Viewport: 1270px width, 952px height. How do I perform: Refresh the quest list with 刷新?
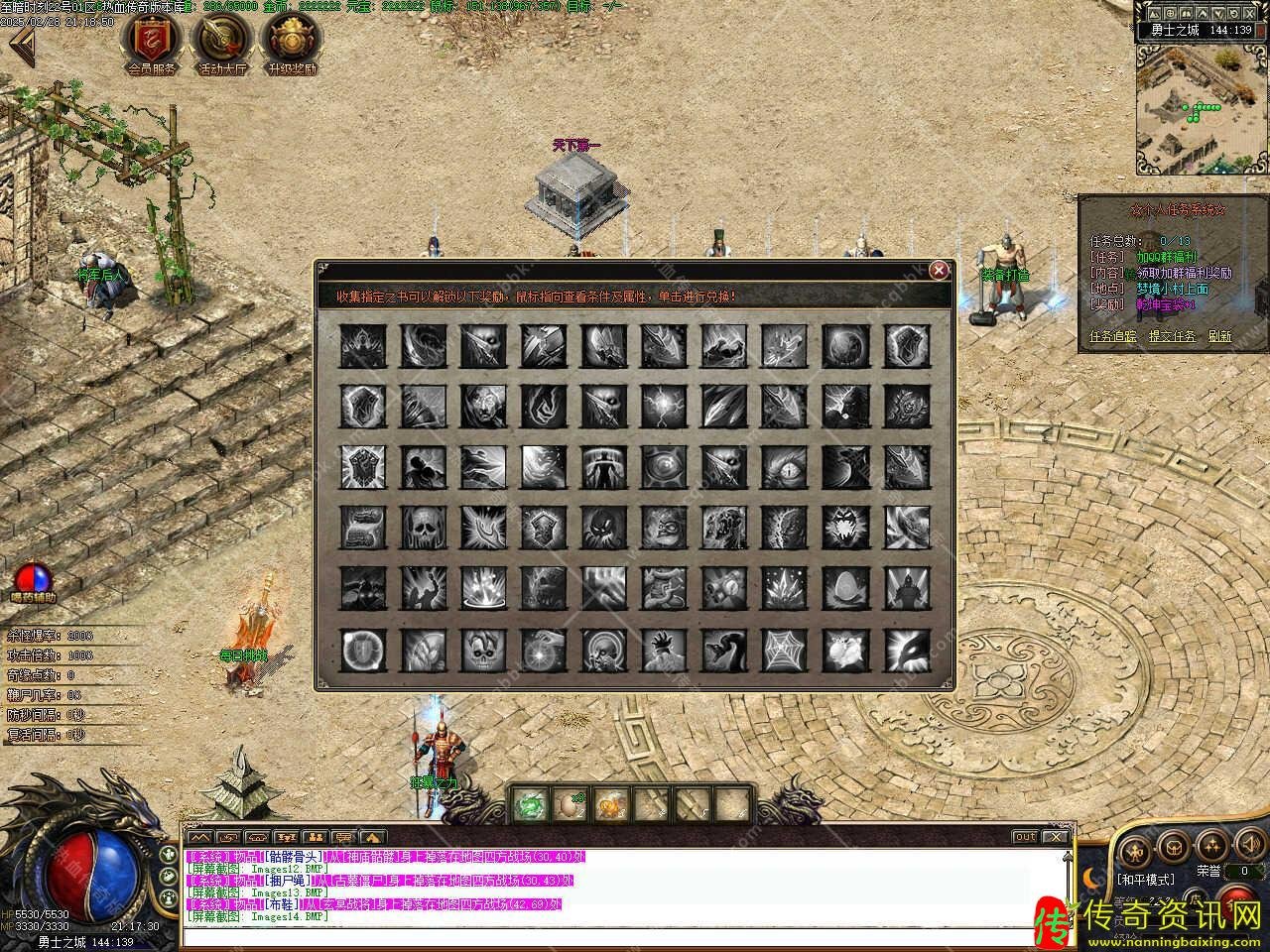(1219, 336)
